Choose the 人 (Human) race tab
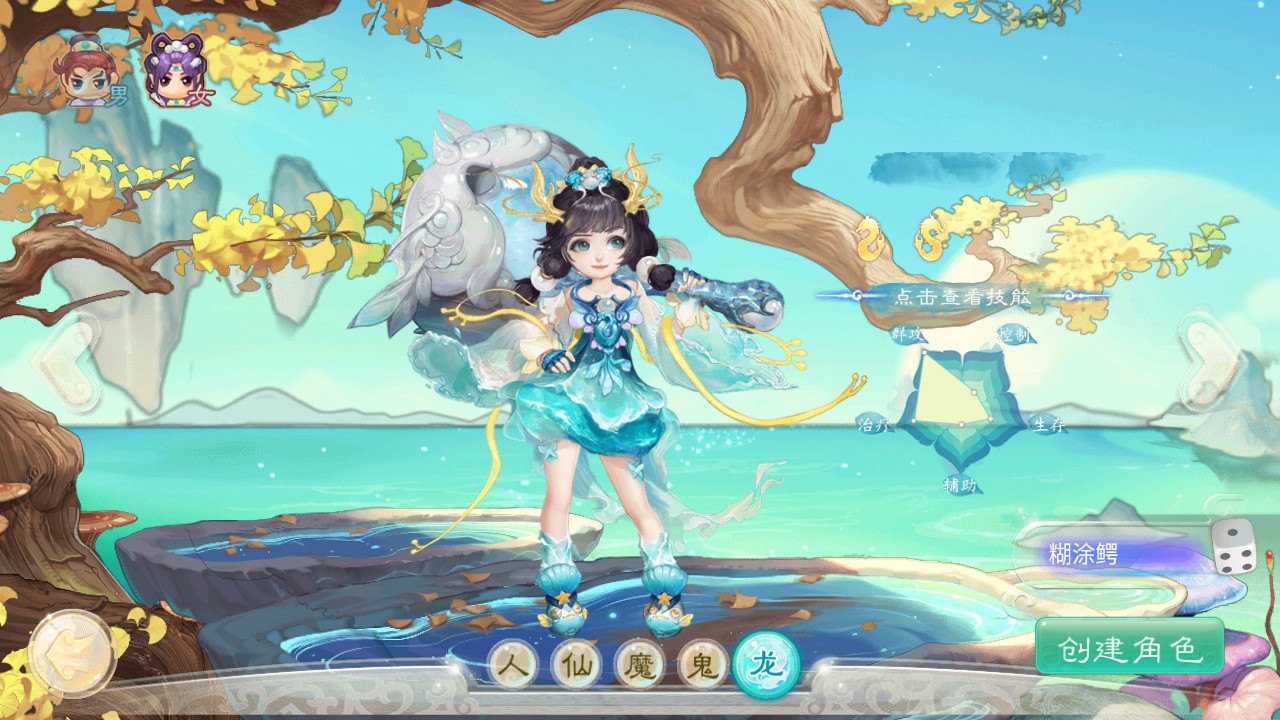 point(516,665)
